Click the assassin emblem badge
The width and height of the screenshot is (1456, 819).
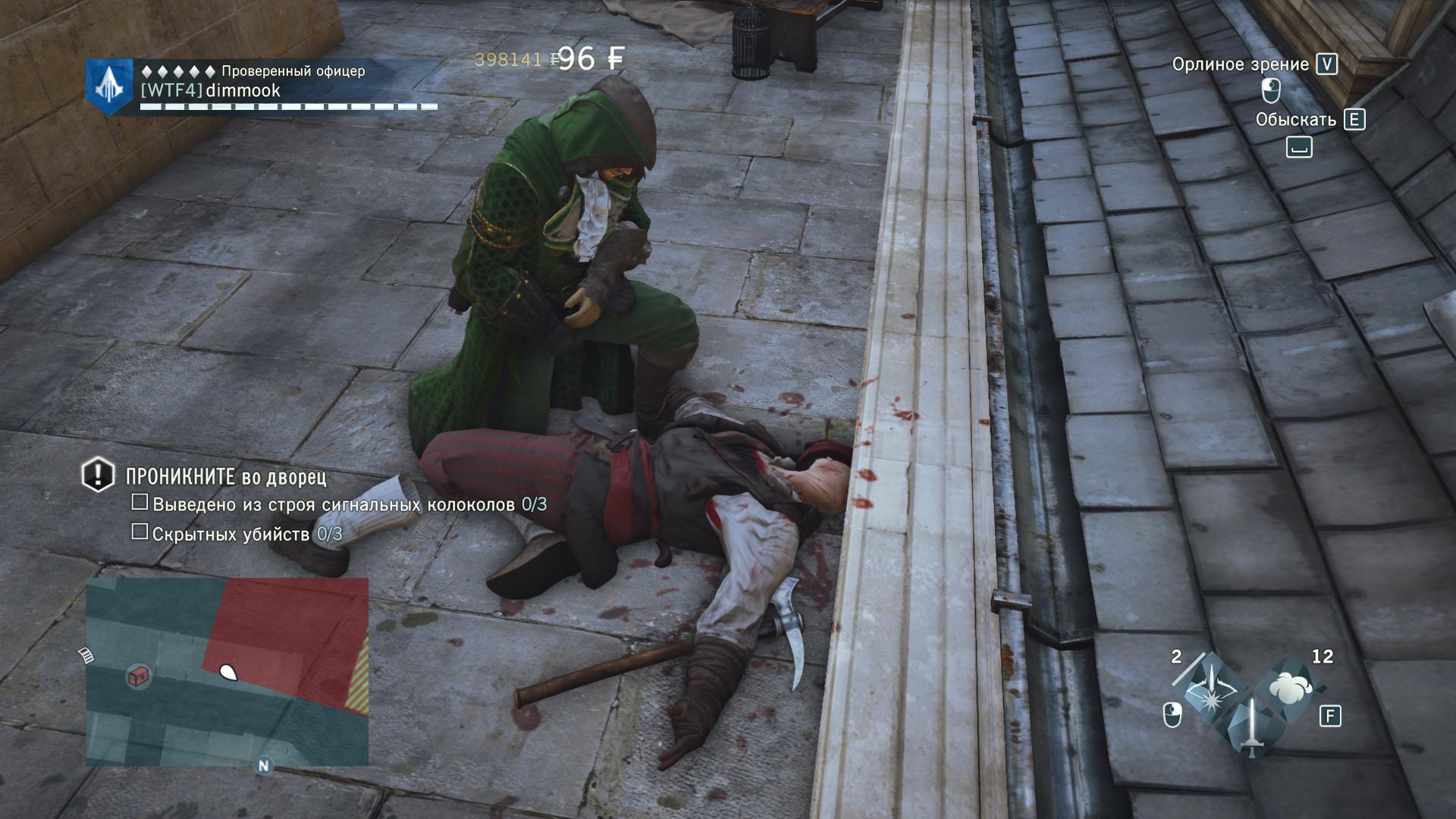(x=110, y=86)
